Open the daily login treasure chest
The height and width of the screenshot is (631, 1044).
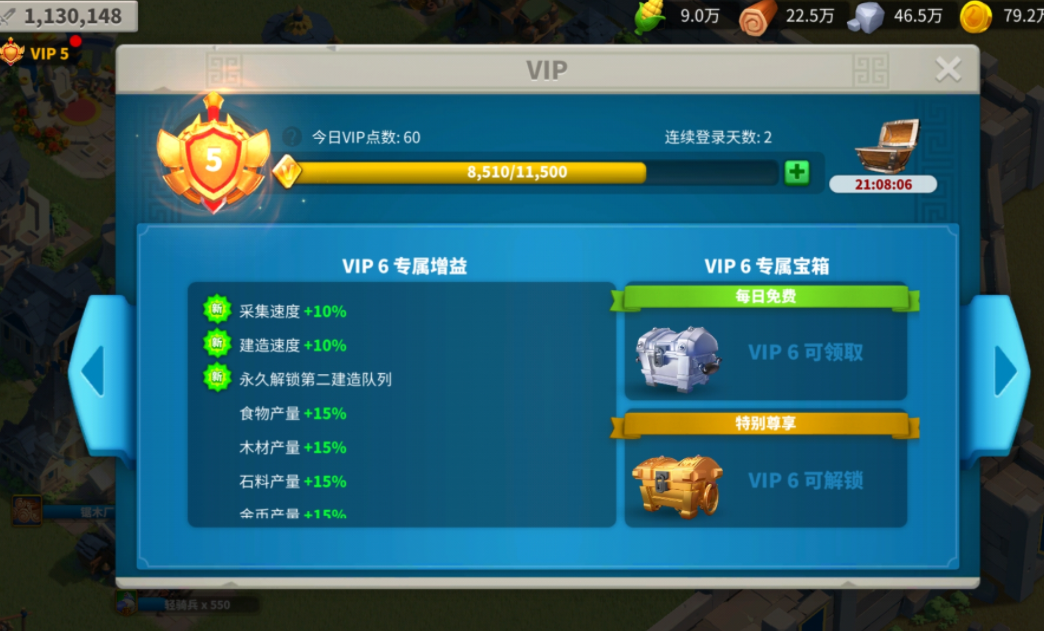pyautogui.click(x=885, y=148)
